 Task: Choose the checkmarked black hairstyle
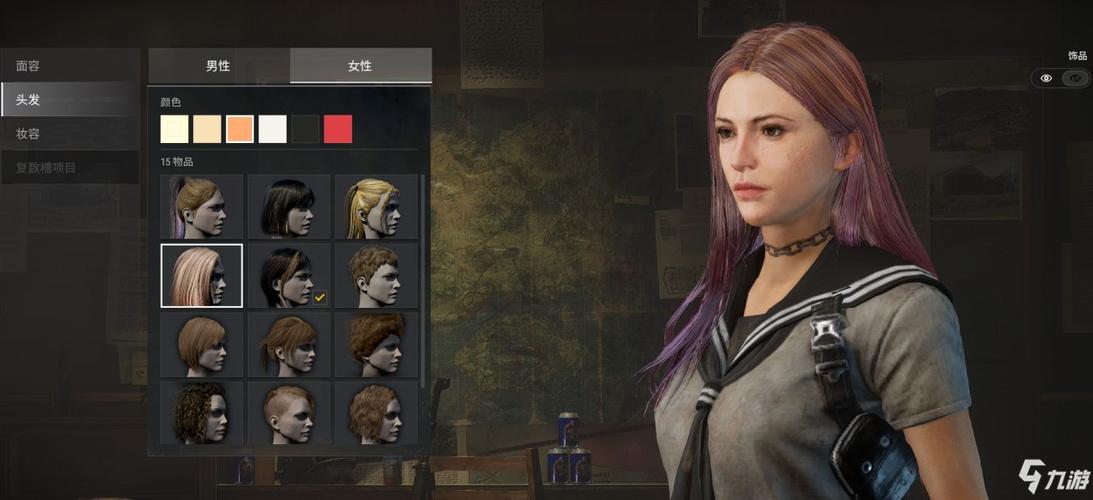coord(288,275)
